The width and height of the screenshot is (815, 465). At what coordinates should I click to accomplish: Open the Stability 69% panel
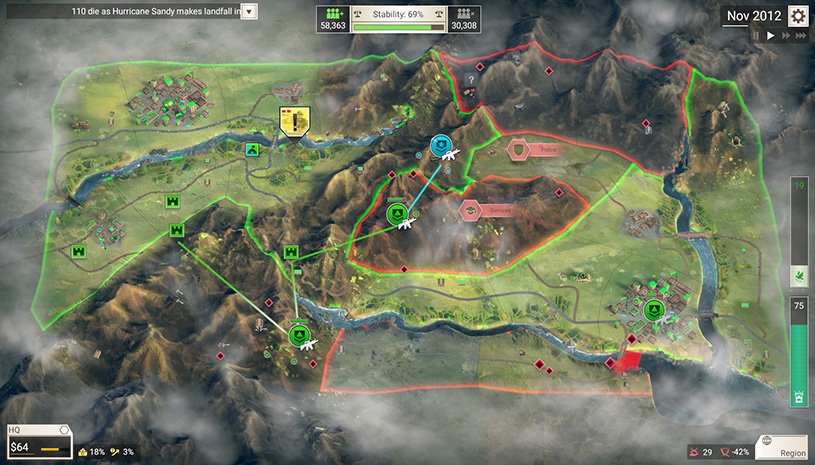click(x=398, y=17)
